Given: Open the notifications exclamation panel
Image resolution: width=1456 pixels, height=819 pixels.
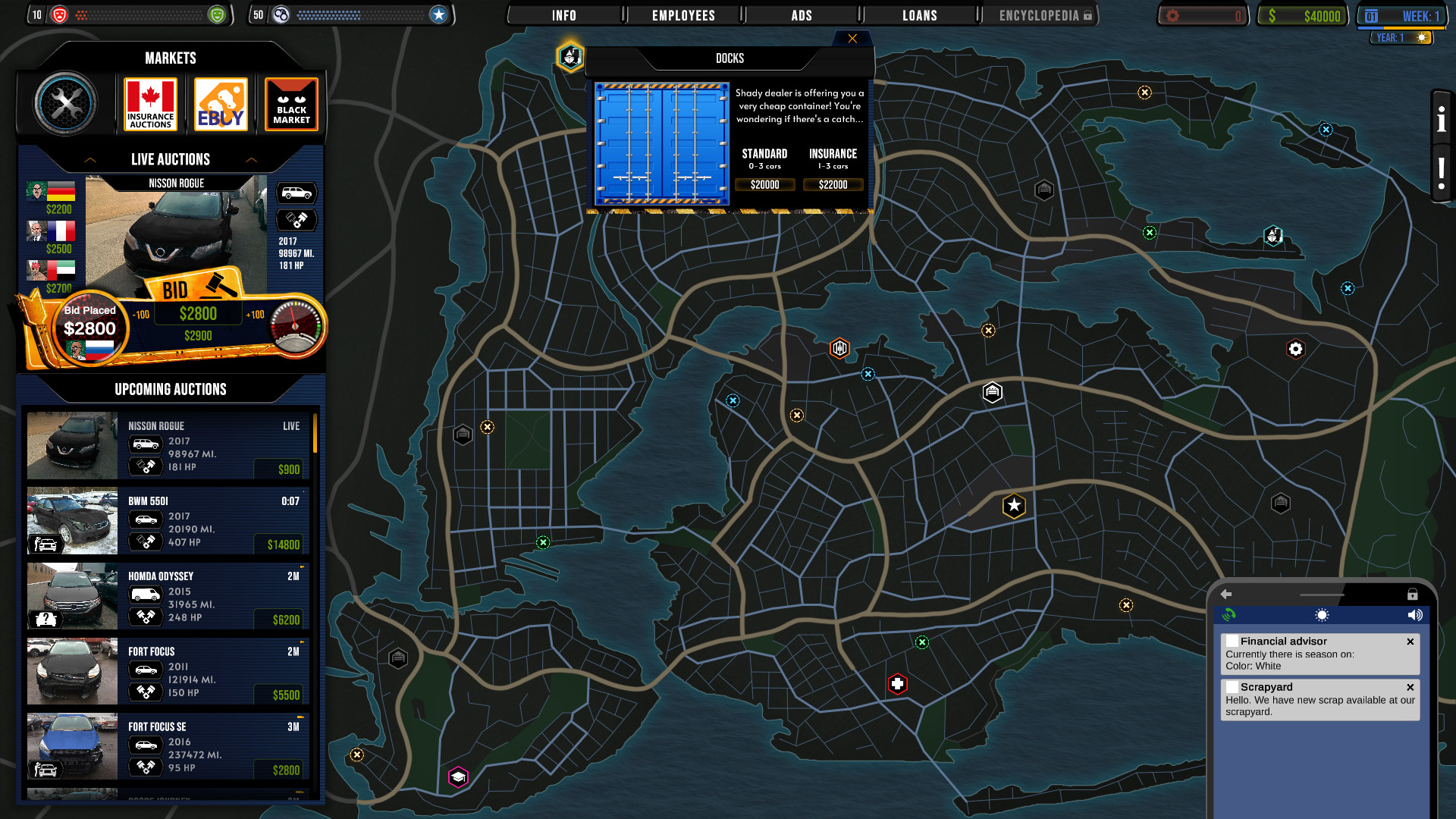Looking at the screenshot, I should pyautogui.click(x=1440, y=171).
